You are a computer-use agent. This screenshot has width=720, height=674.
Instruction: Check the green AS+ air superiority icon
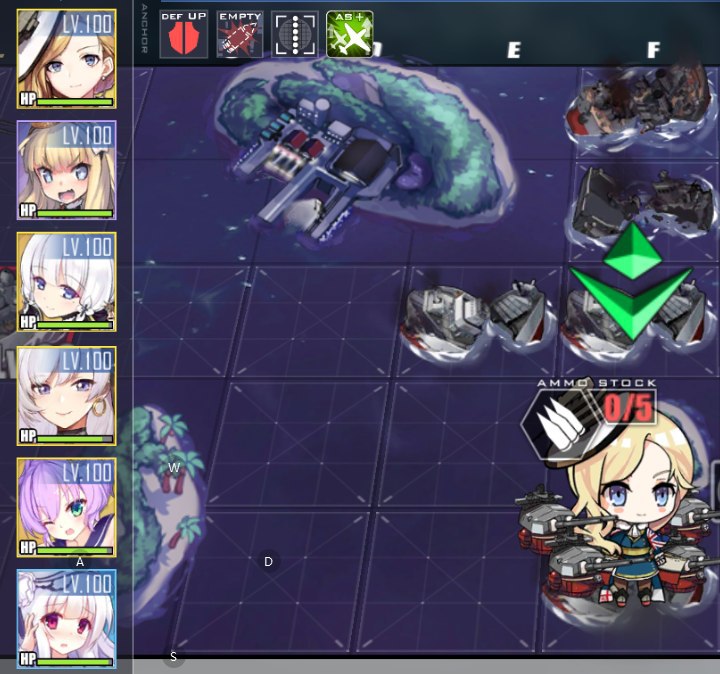click(350, 34)
